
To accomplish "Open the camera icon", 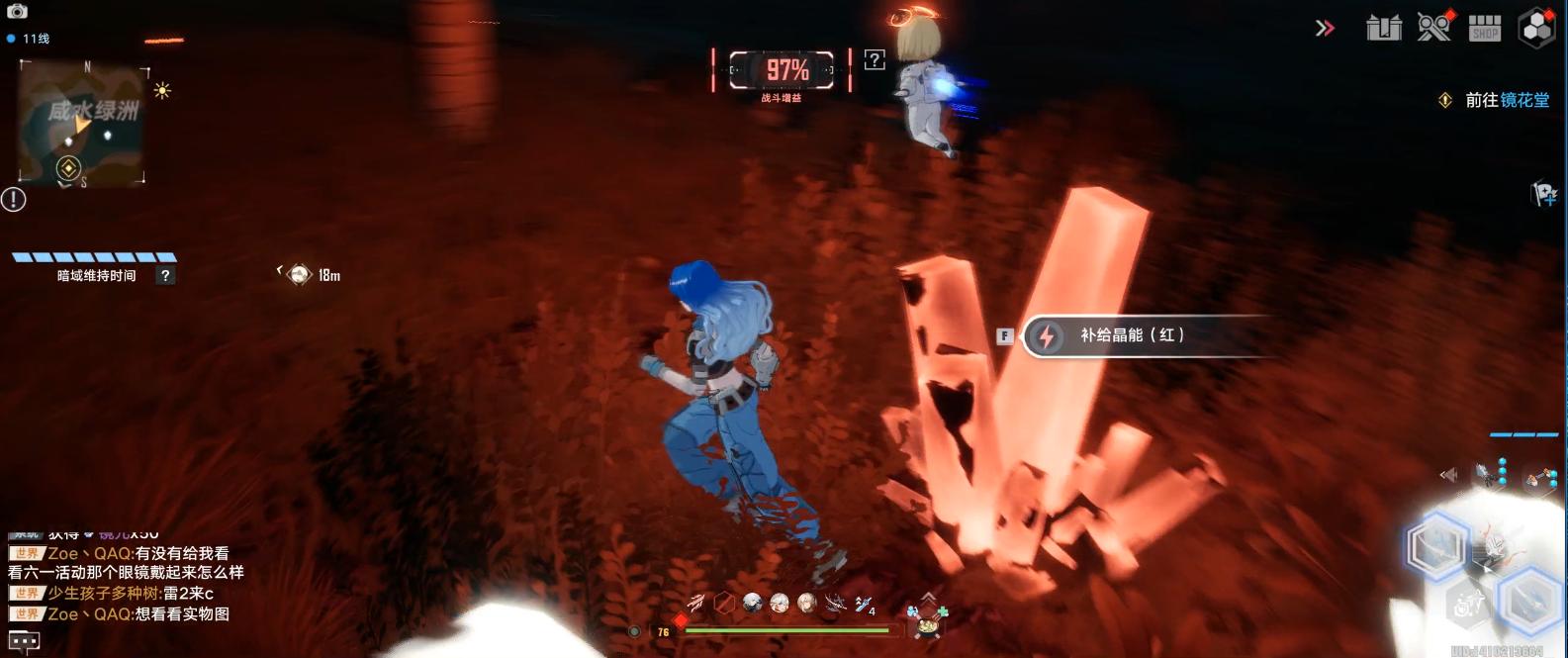I will click(x=17, y=11).
